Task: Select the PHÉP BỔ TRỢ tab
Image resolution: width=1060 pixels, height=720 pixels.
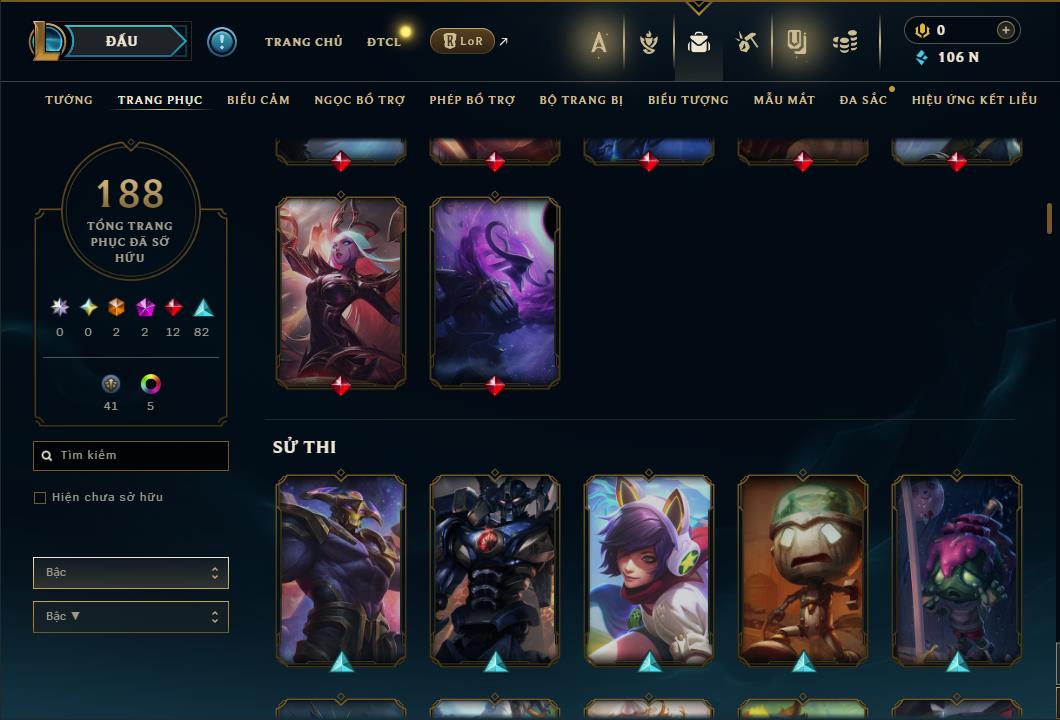Action: point(472,100)
